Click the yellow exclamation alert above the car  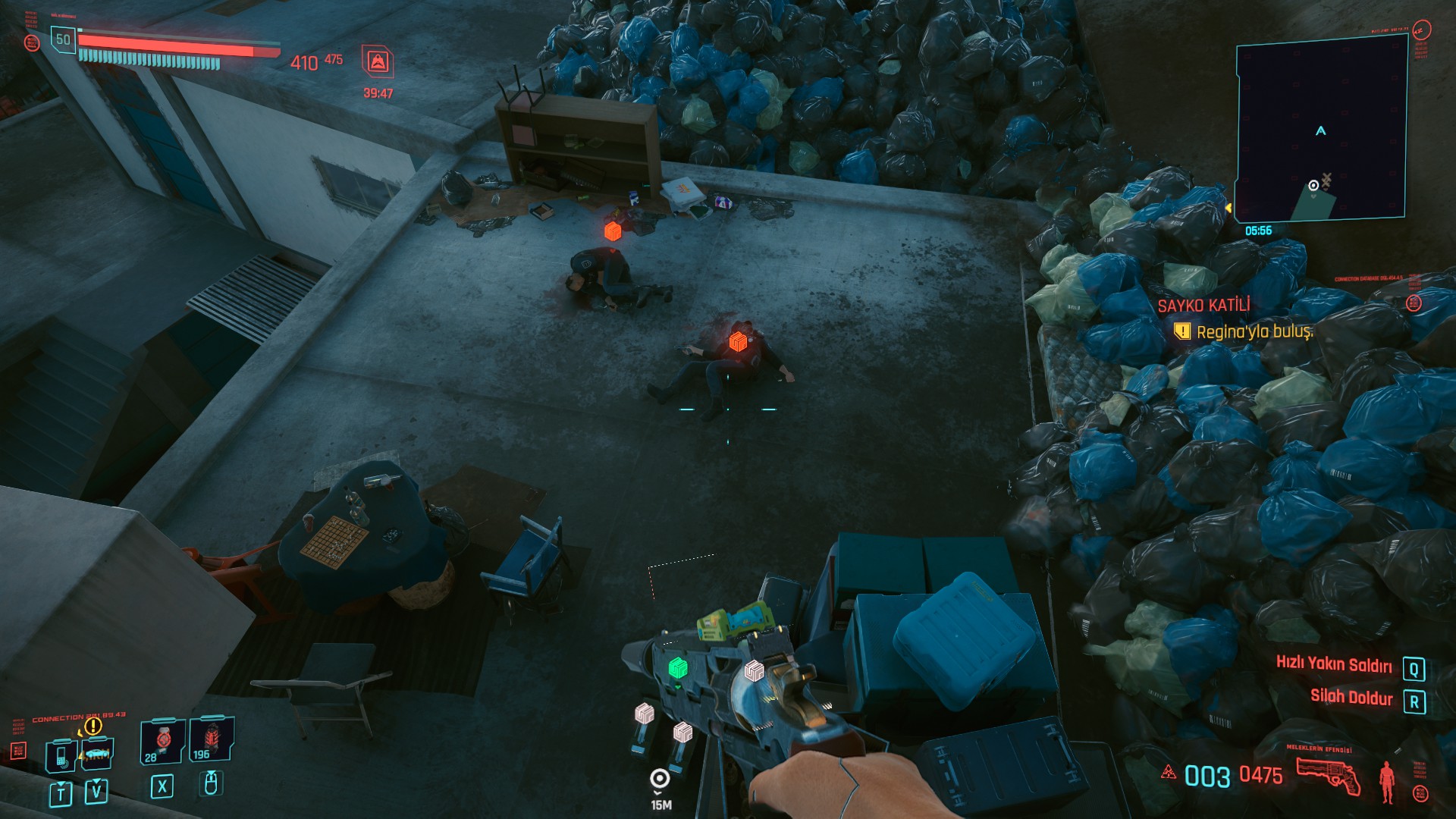[93, 726]
